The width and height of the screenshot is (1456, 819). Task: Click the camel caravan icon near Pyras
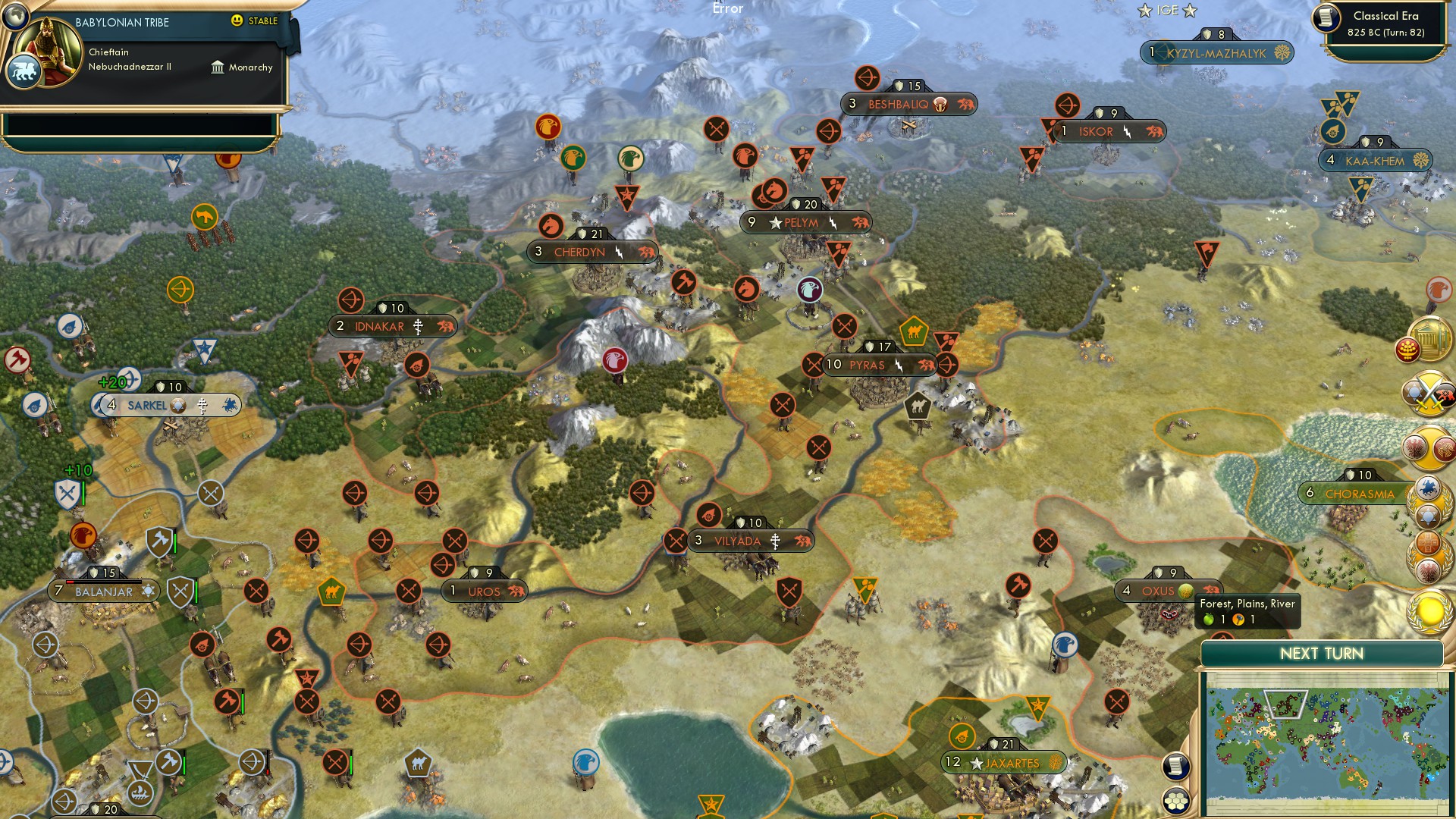coord(915,331)
